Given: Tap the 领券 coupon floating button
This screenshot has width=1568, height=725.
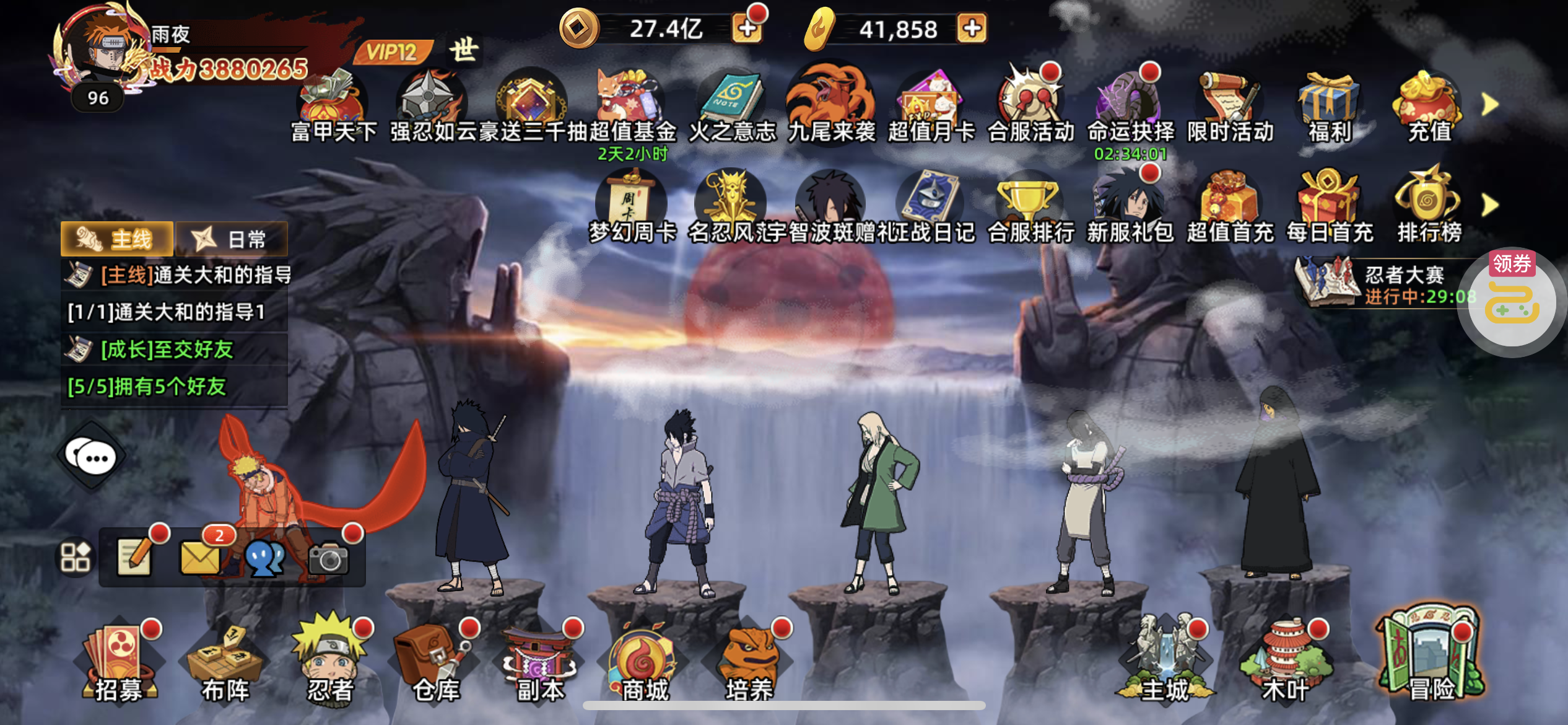Looking at the screenshot, I should 1512,302.
